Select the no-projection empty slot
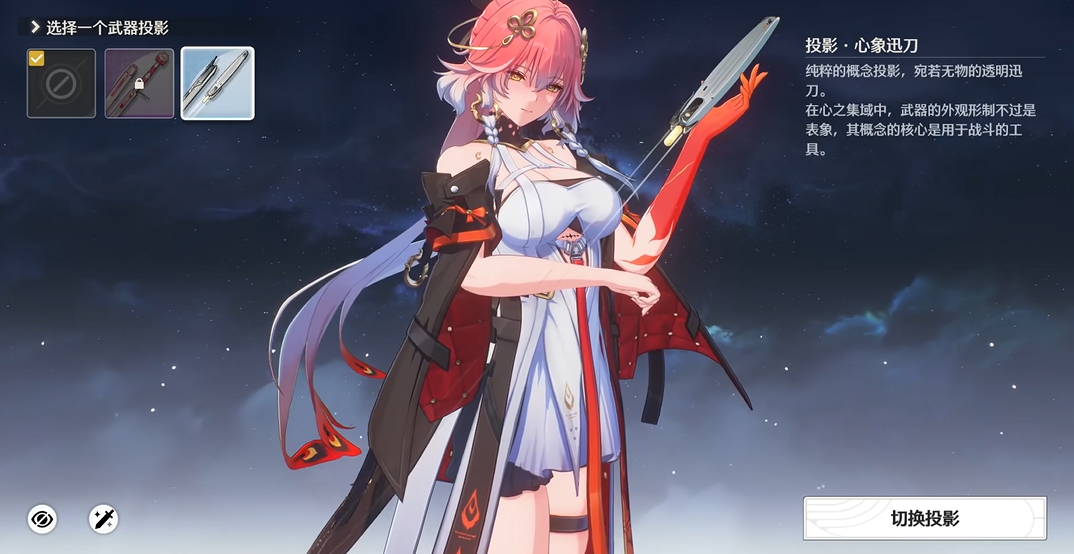1074x554 pixels. tap(61, 84)
